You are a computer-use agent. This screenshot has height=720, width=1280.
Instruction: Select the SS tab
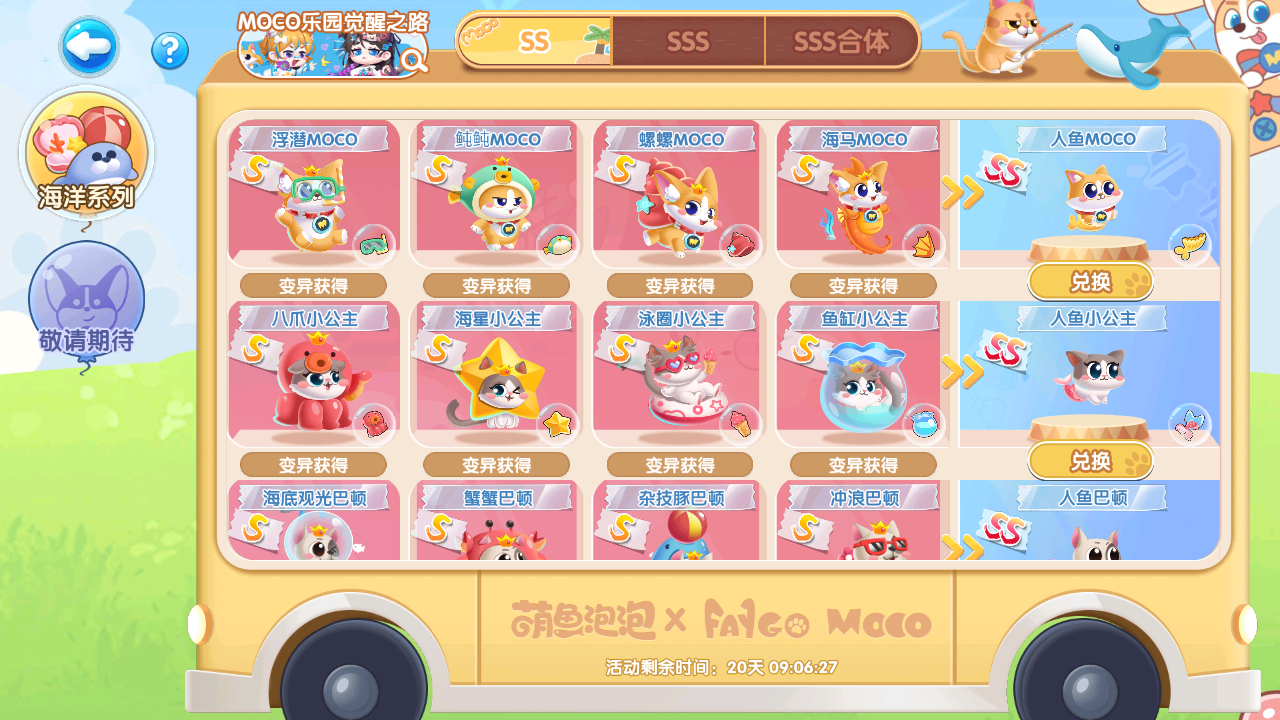click(x=535, y=41)
